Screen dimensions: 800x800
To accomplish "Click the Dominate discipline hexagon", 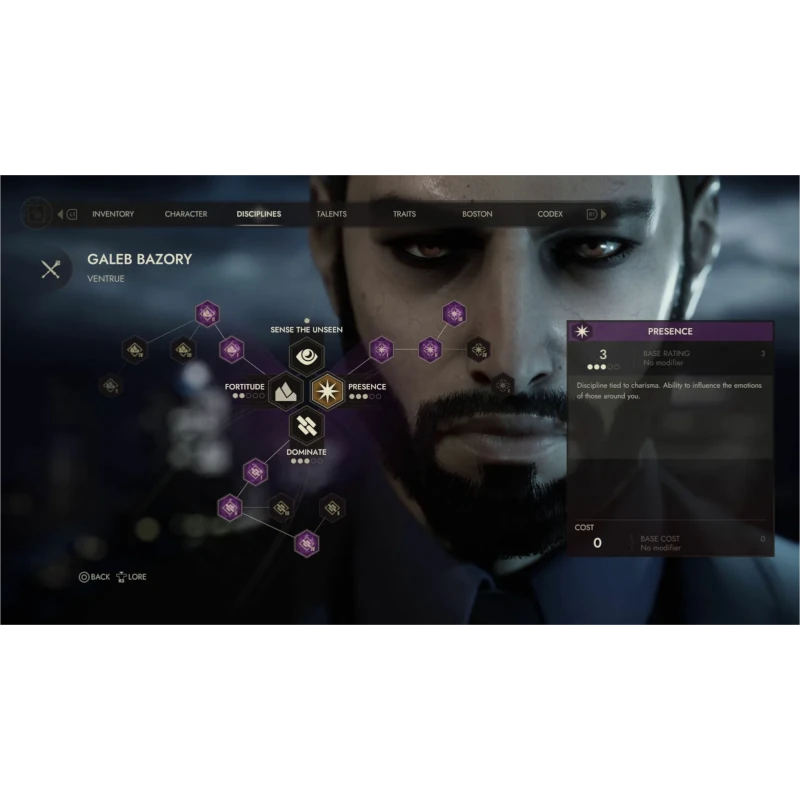I will point(306,425).
